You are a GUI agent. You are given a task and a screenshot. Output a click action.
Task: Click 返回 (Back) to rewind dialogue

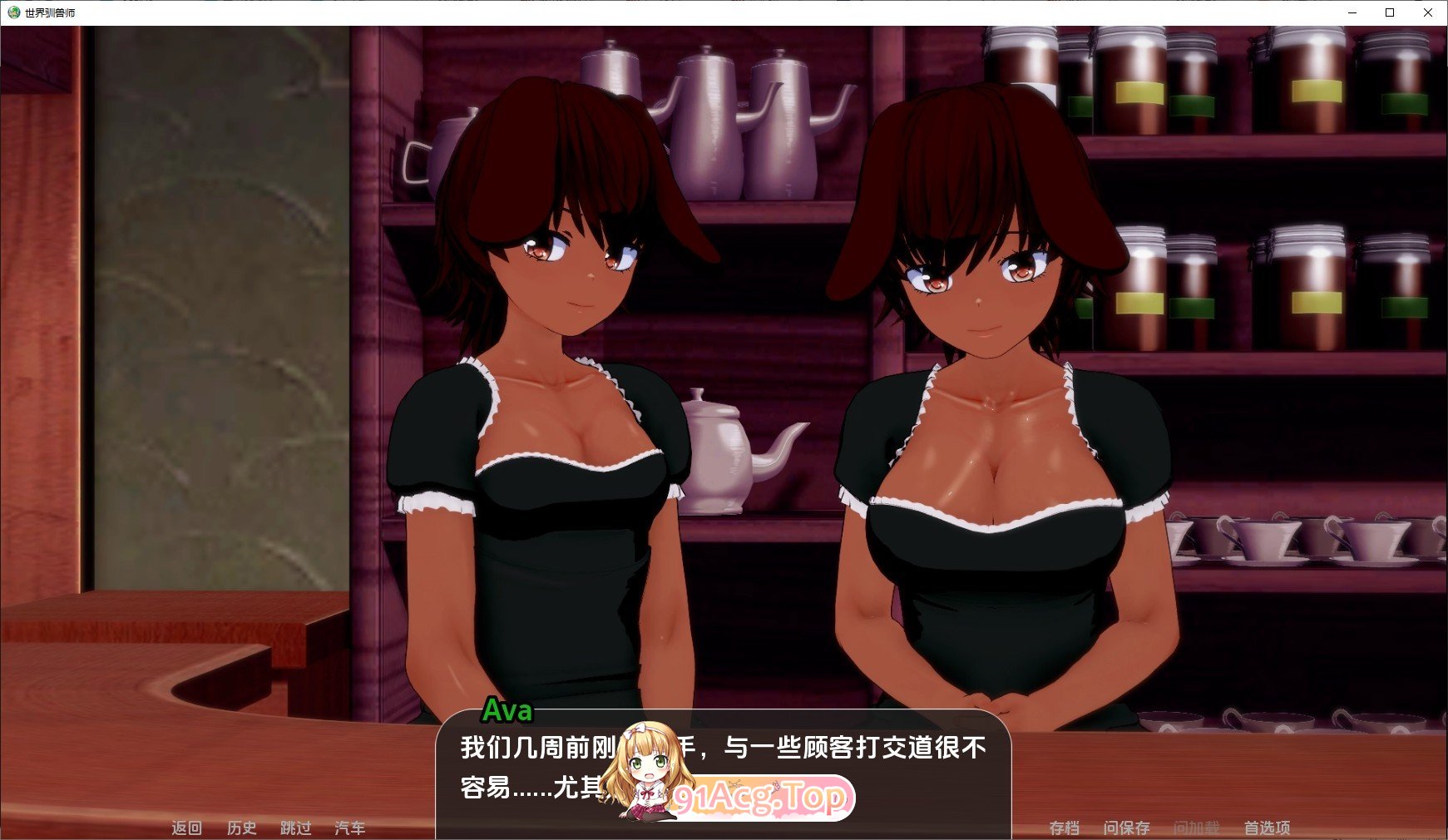pyautogui.click(x=187, y=828)
